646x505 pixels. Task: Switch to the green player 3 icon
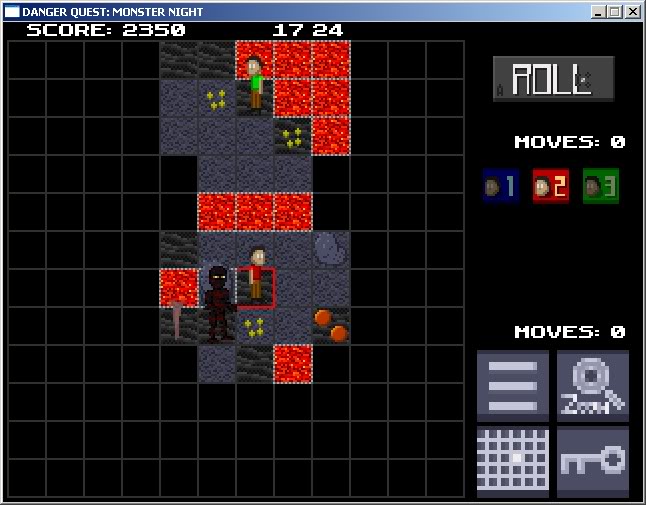pos(601,186)
